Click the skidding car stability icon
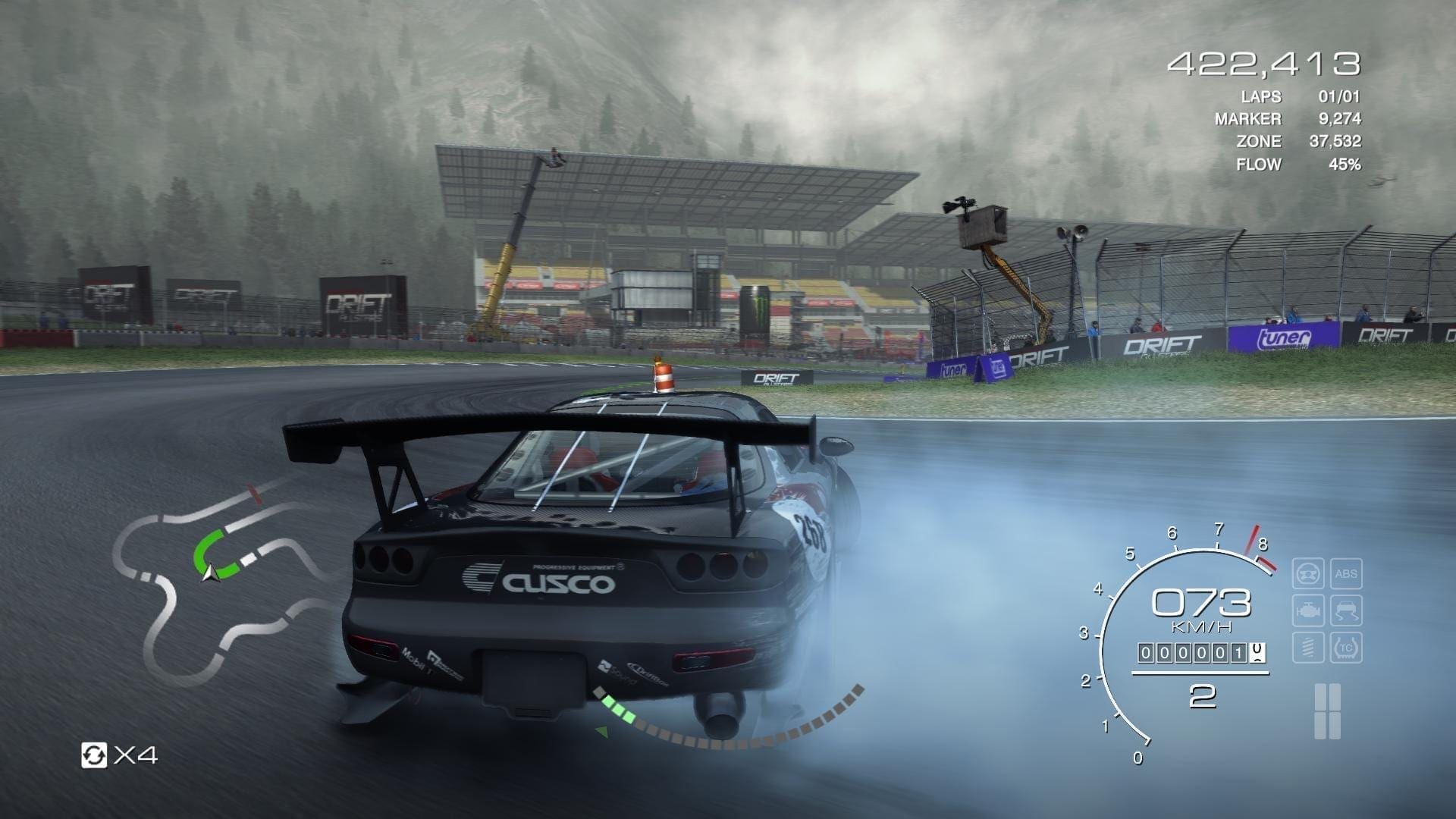The height and width of the screenshot is (819, 1456). (1346, 610)
